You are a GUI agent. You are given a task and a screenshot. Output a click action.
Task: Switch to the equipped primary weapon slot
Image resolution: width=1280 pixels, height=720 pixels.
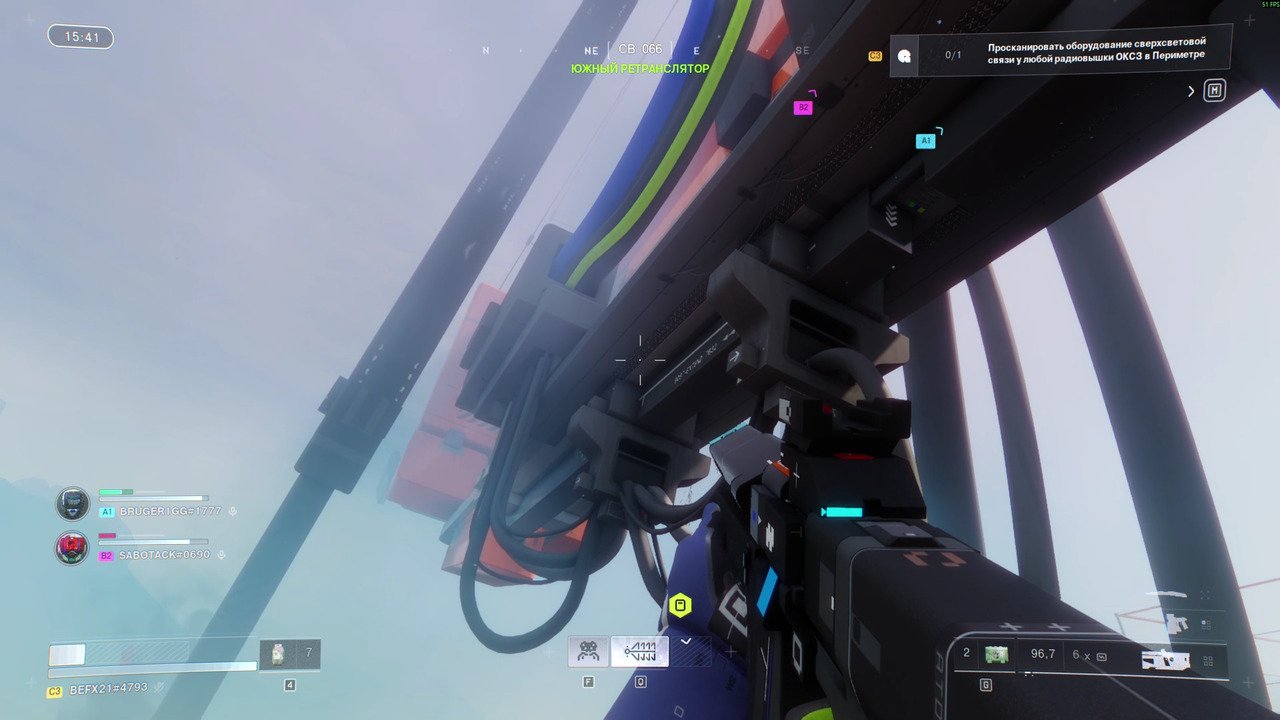1165,659
